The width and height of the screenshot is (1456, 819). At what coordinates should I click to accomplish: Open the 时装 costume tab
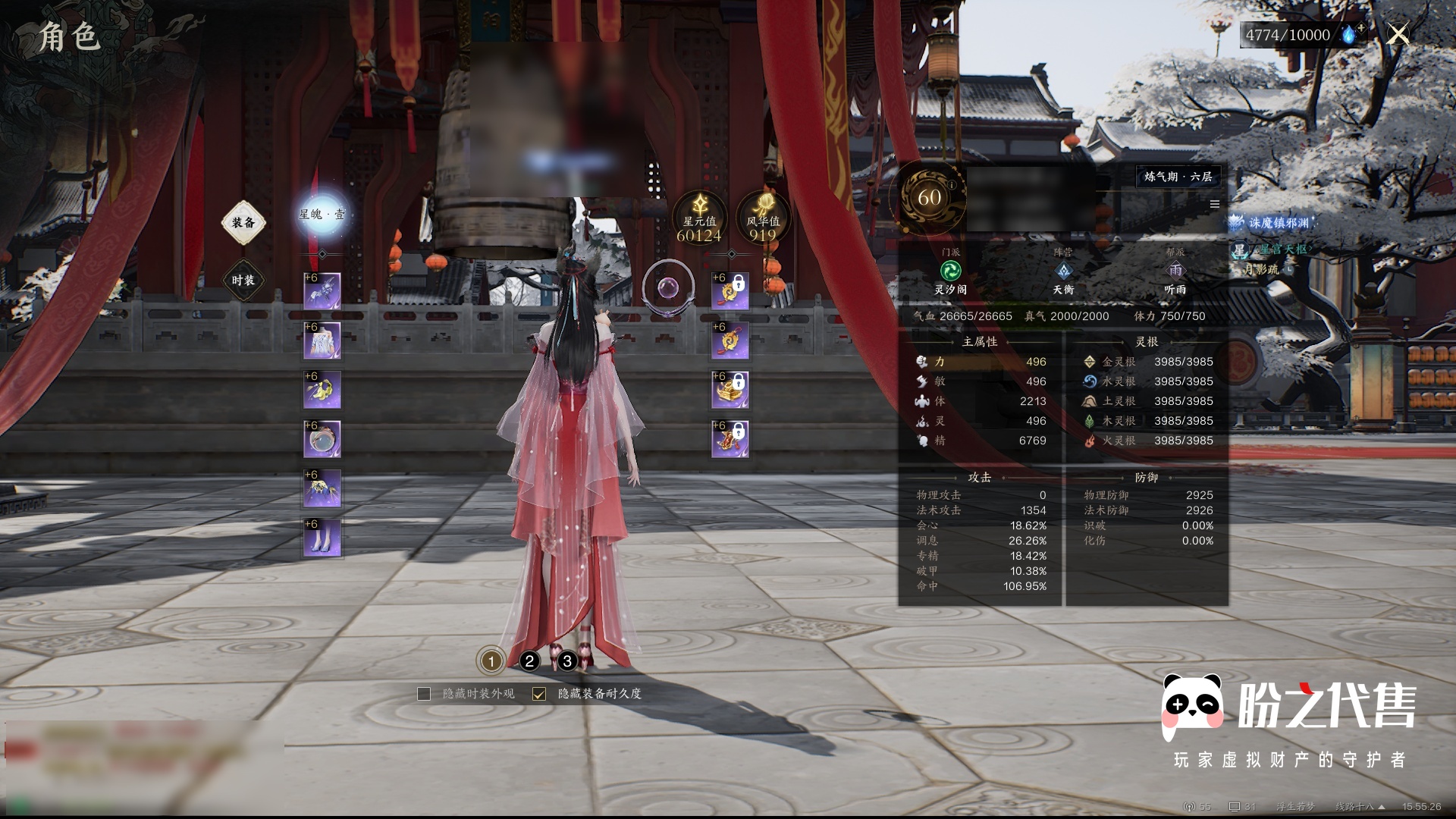click(x=243, y=281)
